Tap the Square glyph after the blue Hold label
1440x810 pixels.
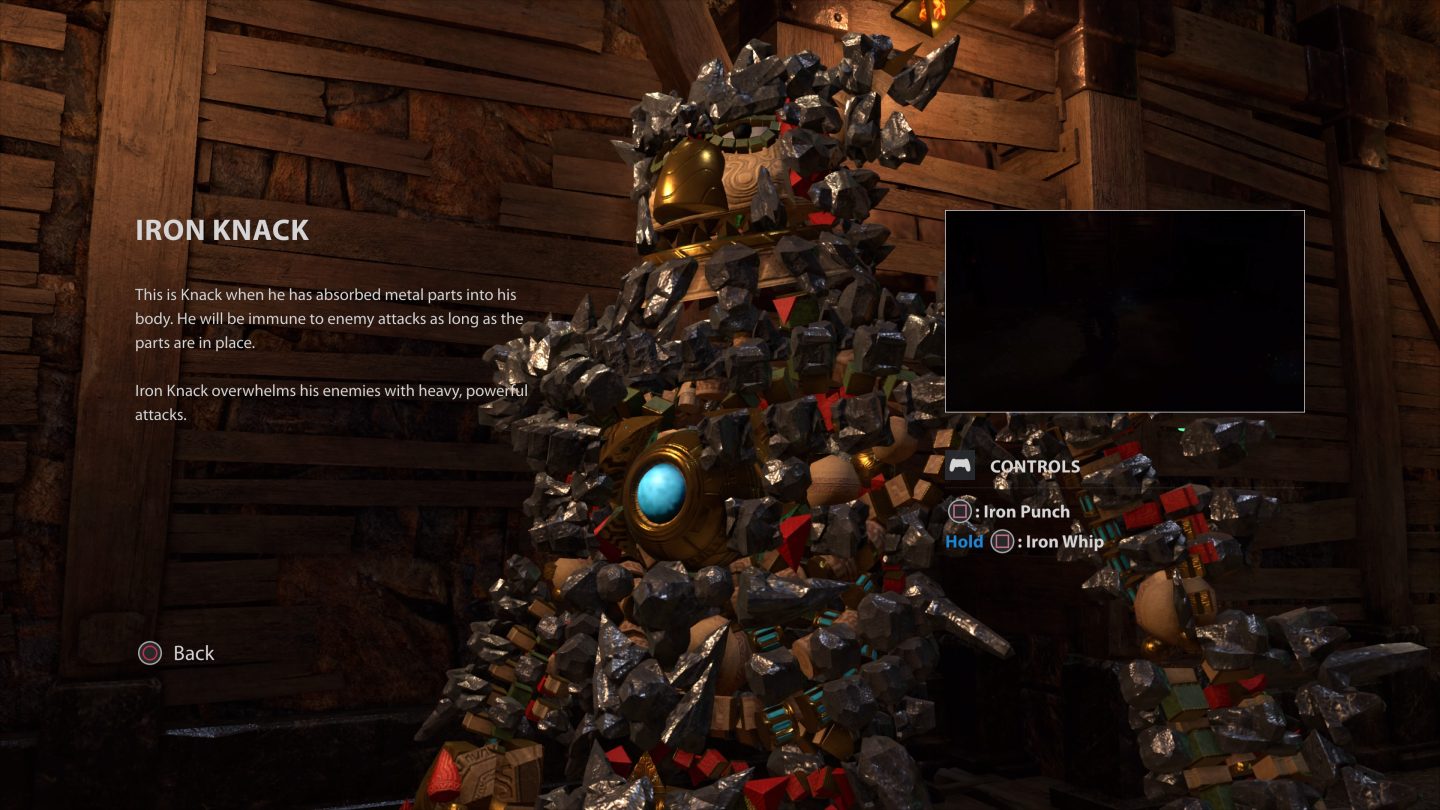tap(1001, 541)
